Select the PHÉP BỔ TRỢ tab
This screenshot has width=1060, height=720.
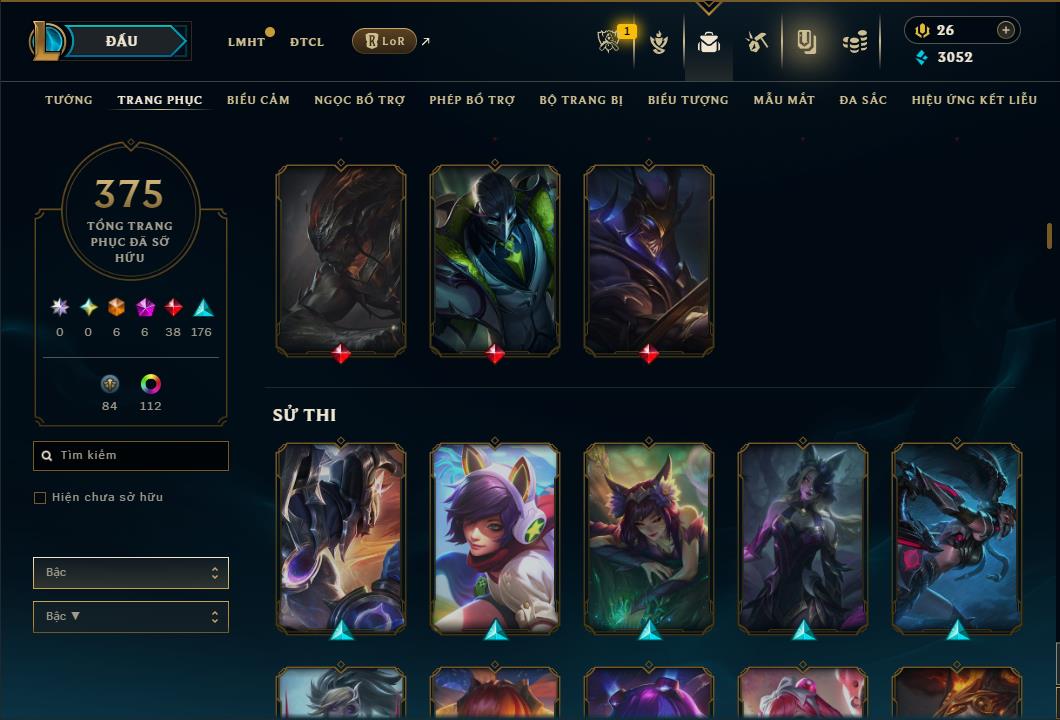[472, 100]
